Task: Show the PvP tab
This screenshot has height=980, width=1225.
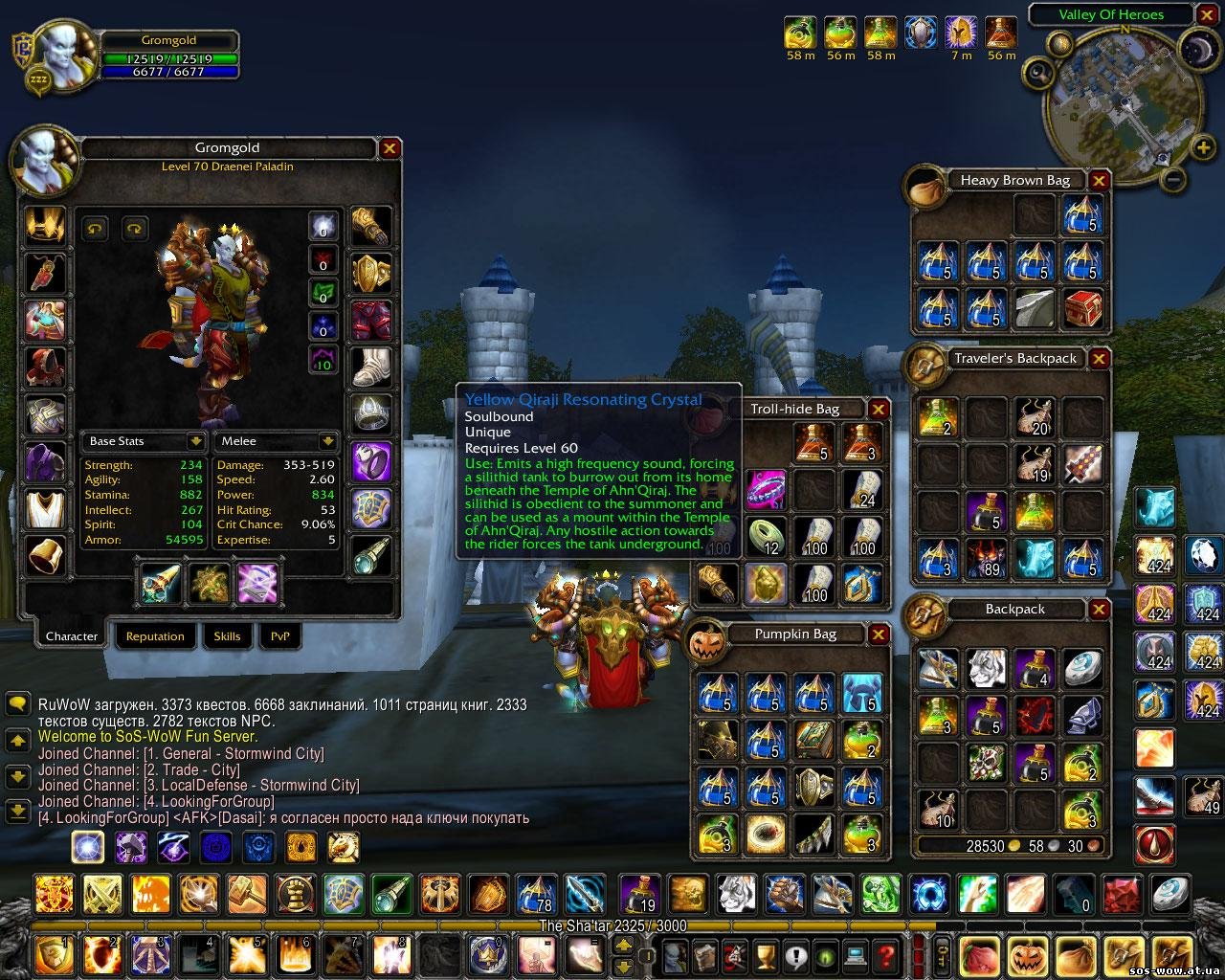Action: 279,636
